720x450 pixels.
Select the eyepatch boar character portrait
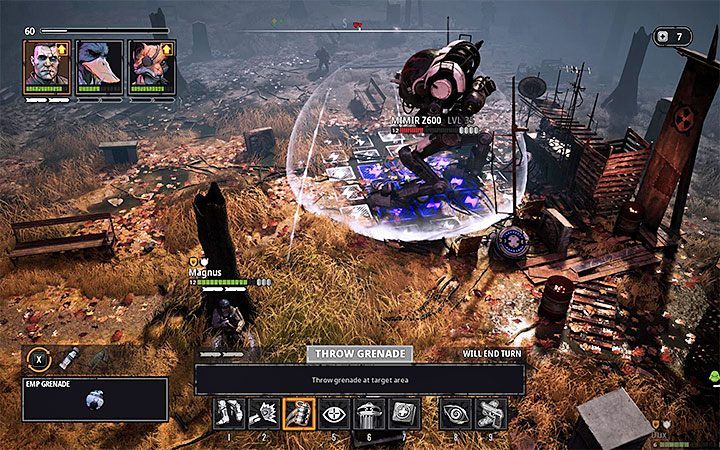tap(151, 66)
